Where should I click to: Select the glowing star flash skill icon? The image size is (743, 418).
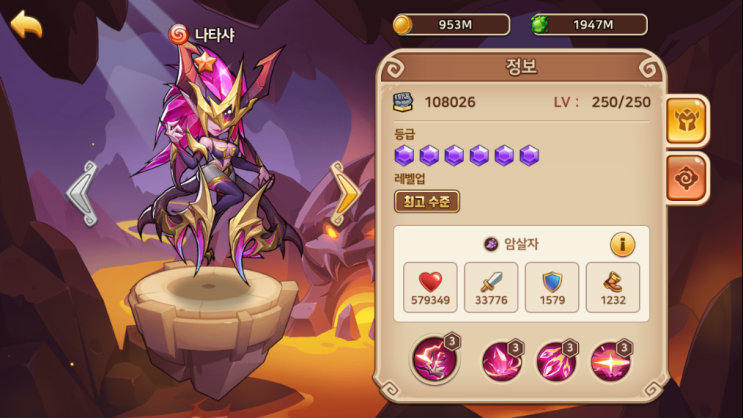(x=609, y=361)
